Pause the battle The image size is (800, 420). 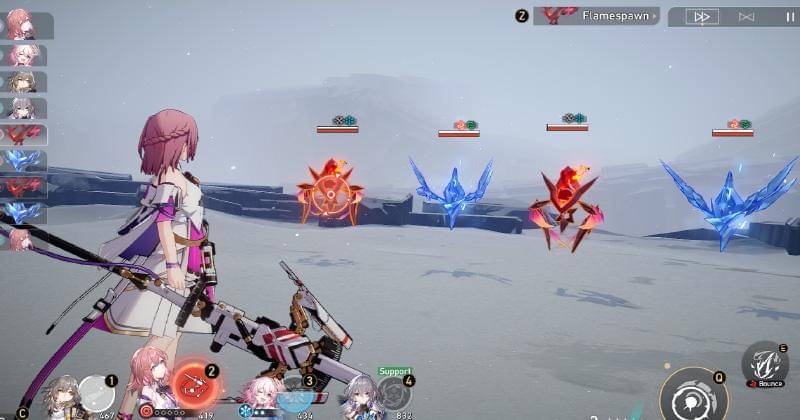click(790, 16)
